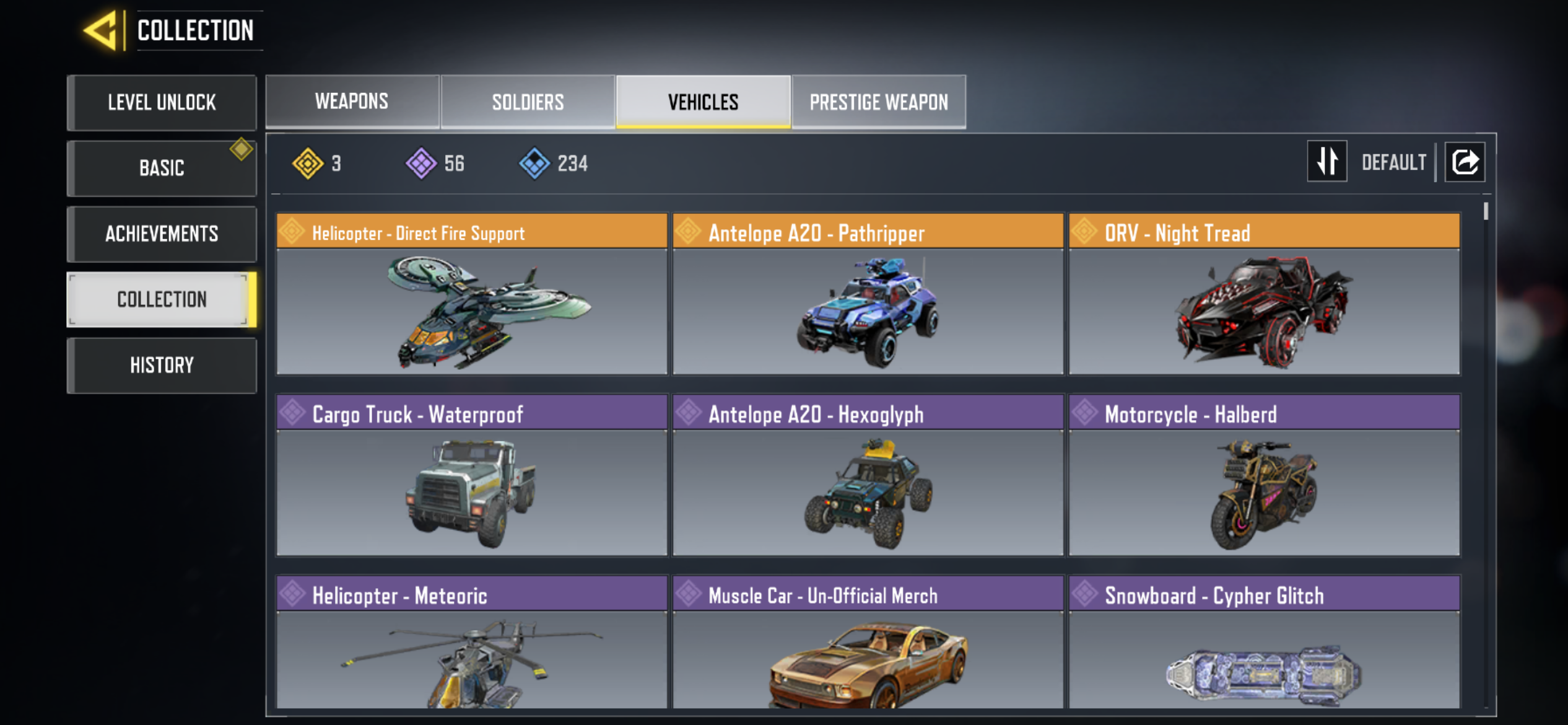Go back using the yellow arrow

coord(101,30)
